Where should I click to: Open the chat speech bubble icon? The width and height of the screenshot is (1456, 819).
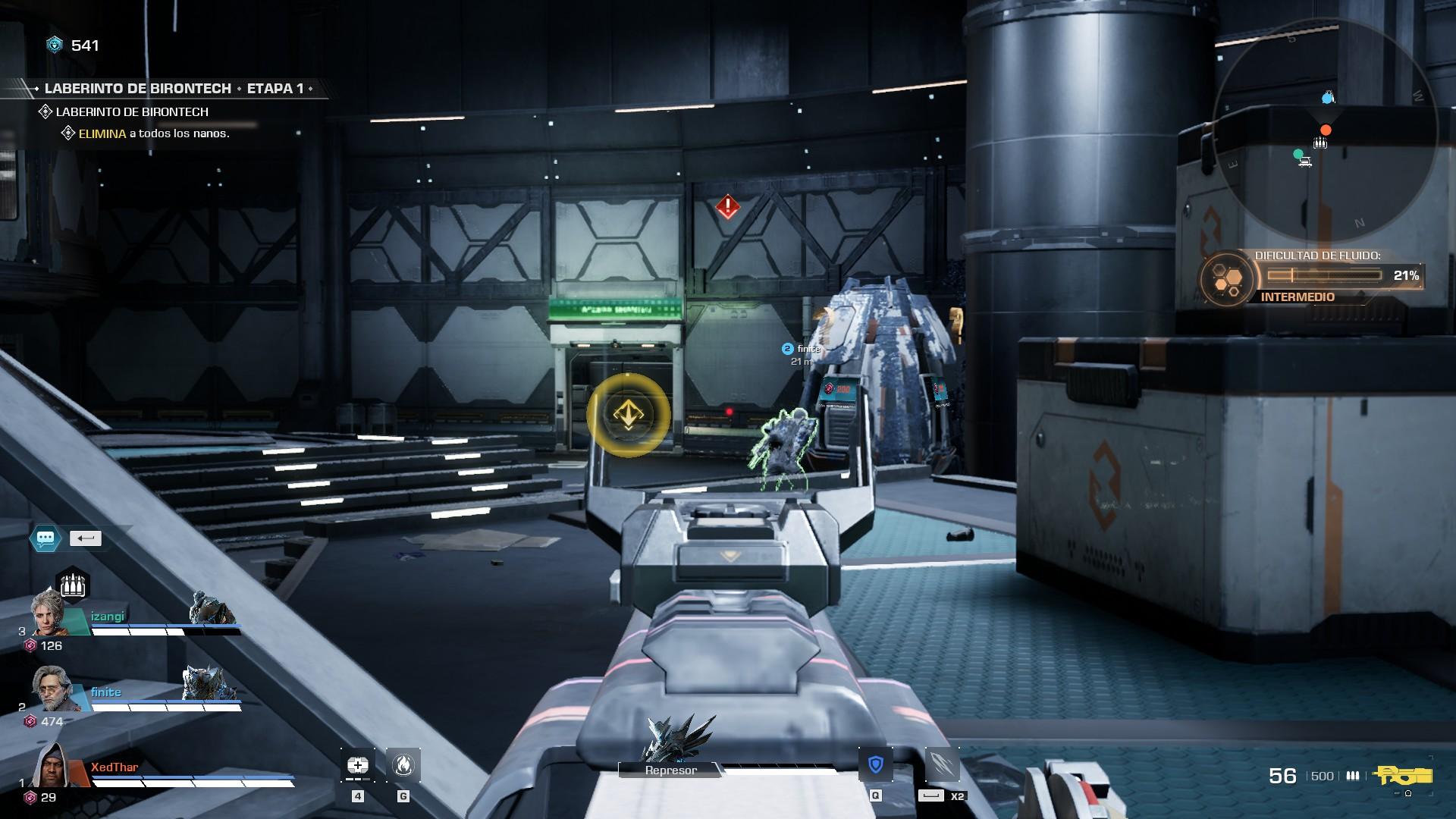pyautogui.click(x=45, y=538)
